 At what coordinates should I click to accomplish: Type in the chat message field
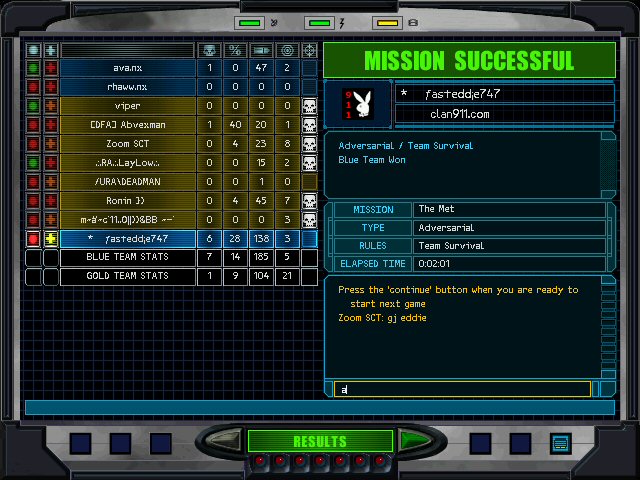462,389
